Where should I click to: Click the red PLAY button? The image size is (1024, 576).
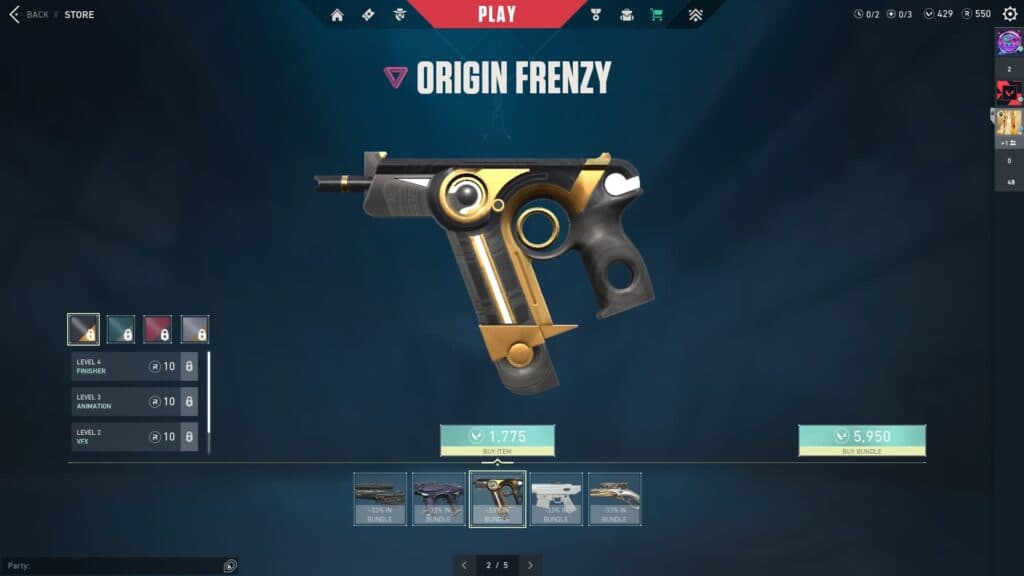point(497,14)
